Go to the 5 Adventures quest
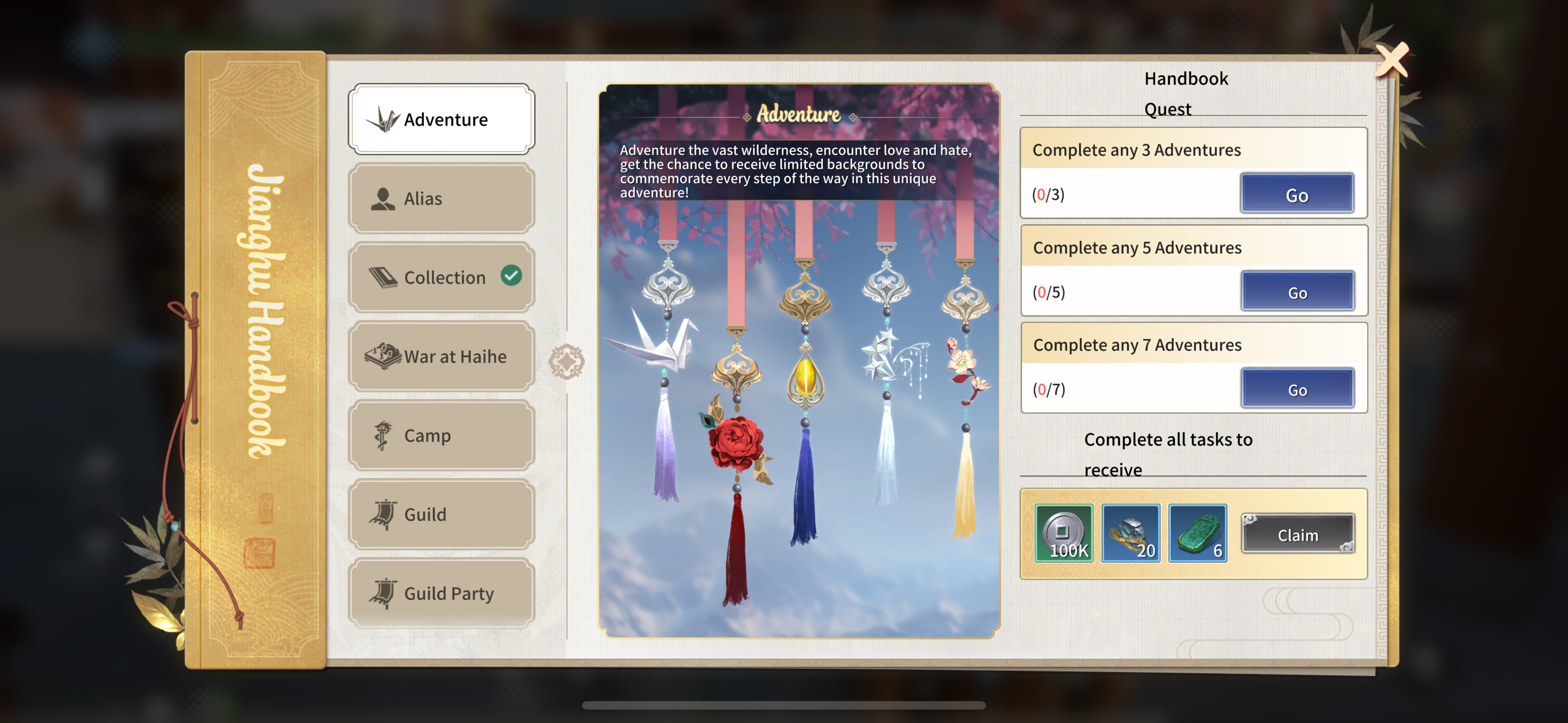The width and height of the screenshot is (1568, 723). pyautogui.click(x=1297, y=292)
